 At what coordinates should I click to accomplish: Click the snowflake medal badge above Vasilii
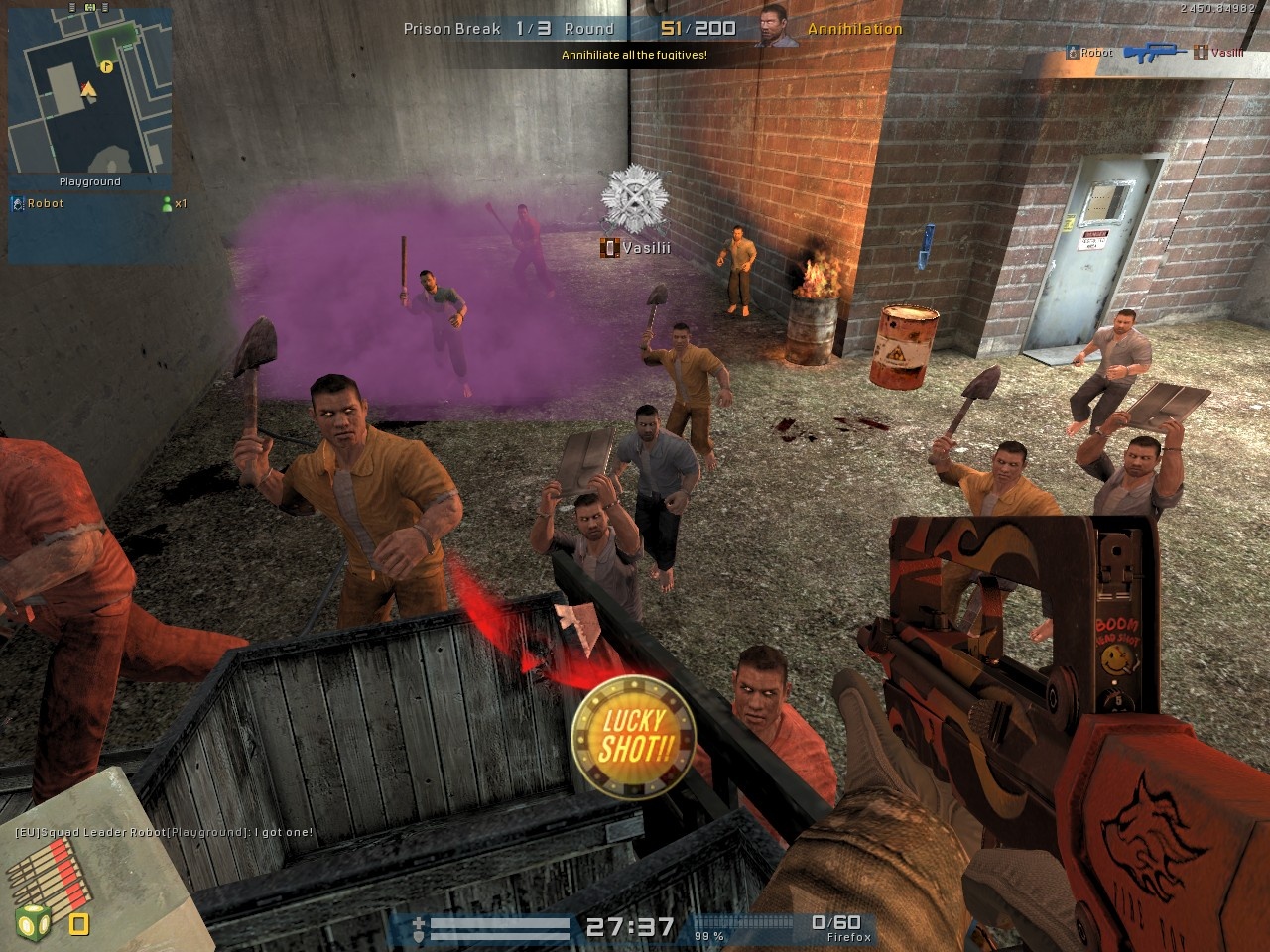(631, 195)
